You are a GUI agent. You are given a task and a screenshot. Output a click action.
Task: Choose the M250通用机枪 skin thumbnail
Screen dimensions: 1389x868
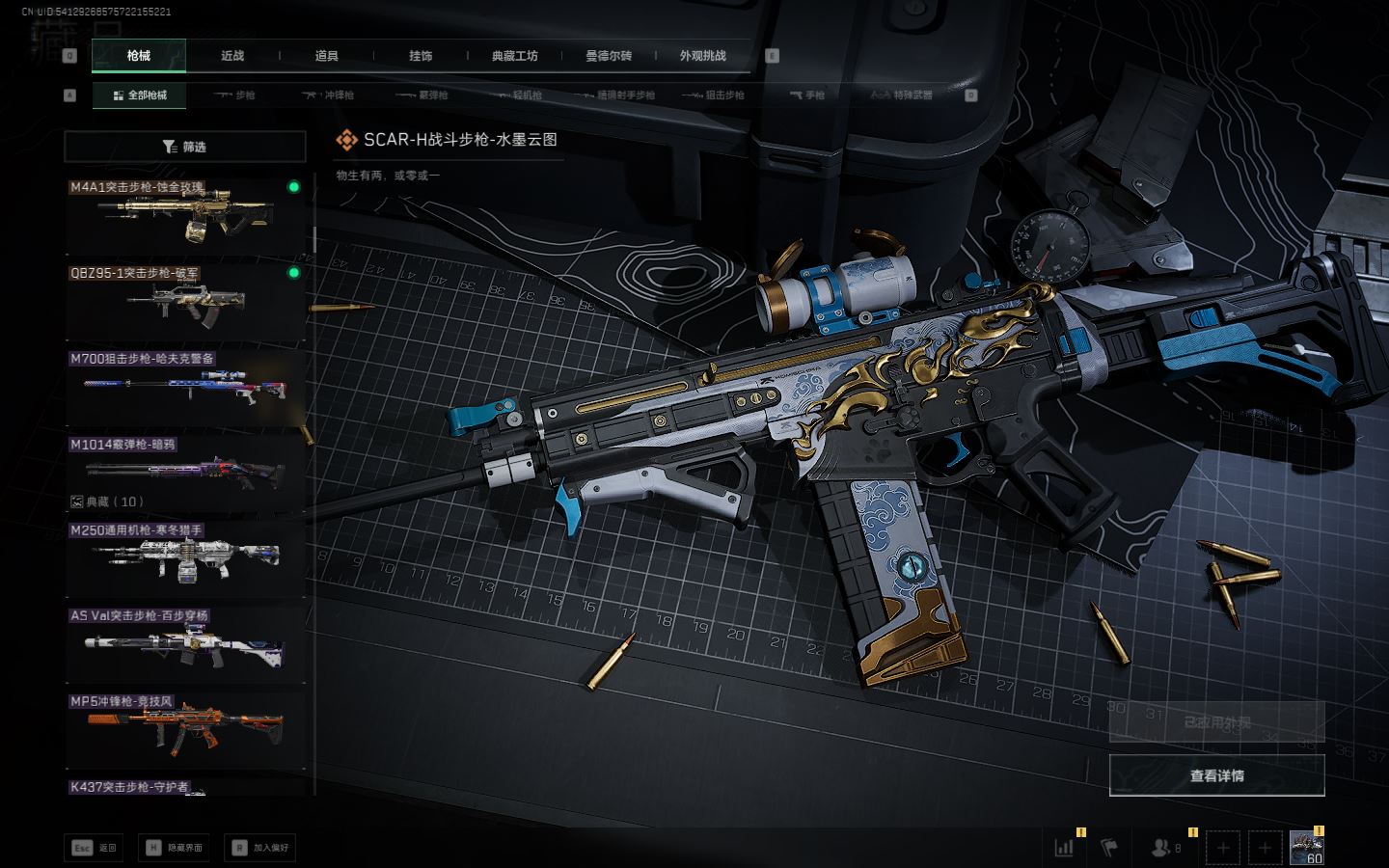pyautogui.click(x=184, y=559)
